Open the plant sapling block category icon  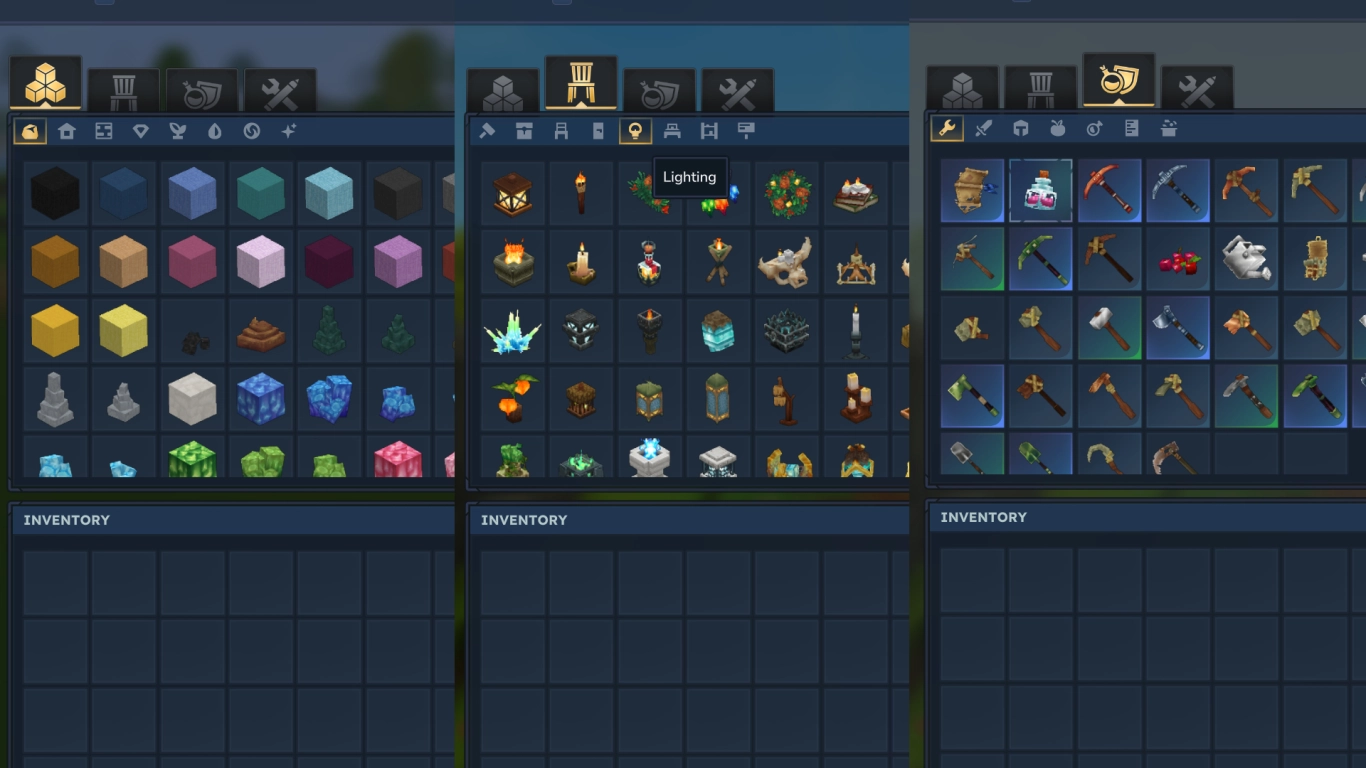click(x=178, y=130)
